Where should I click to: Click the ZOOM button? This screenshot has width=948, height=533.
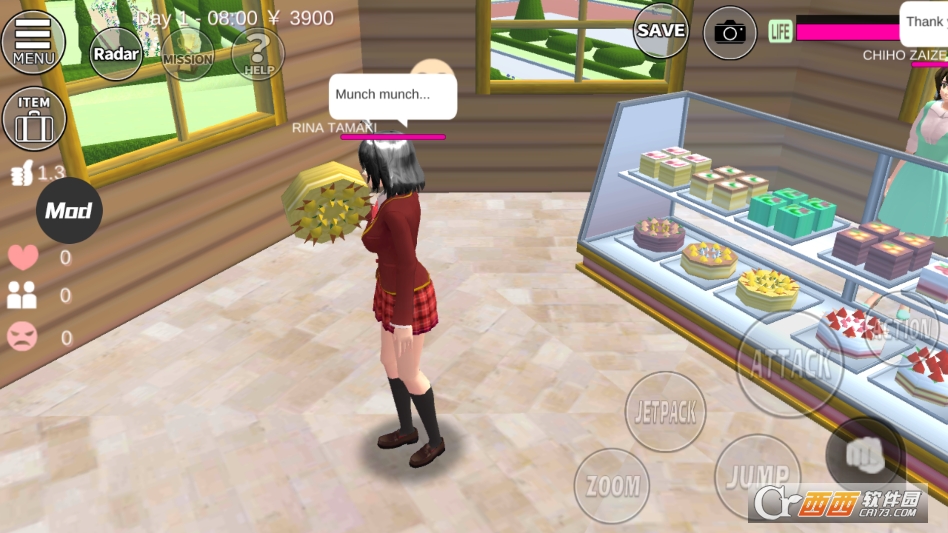(x=612, y=486)
